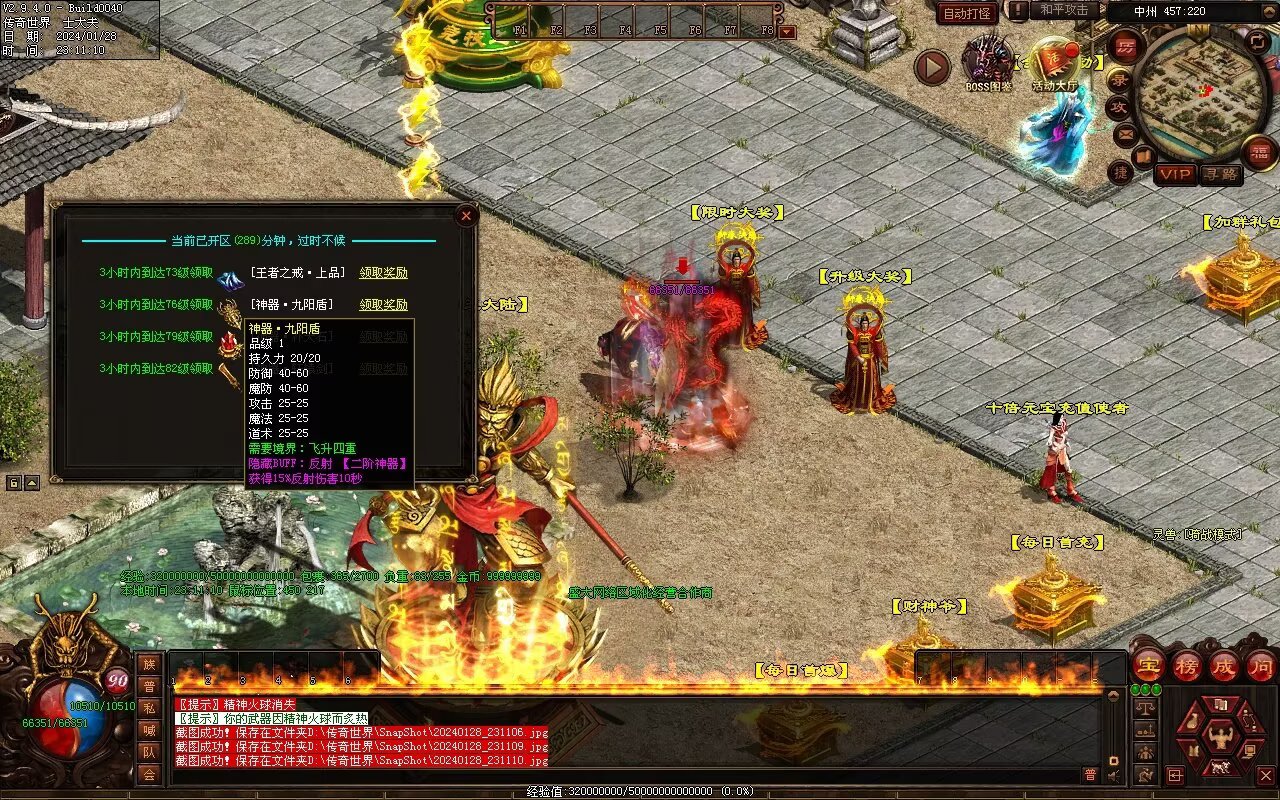
Task: Open the 福 welfare button beside the minimap
Action: [x=1260, y=152]
